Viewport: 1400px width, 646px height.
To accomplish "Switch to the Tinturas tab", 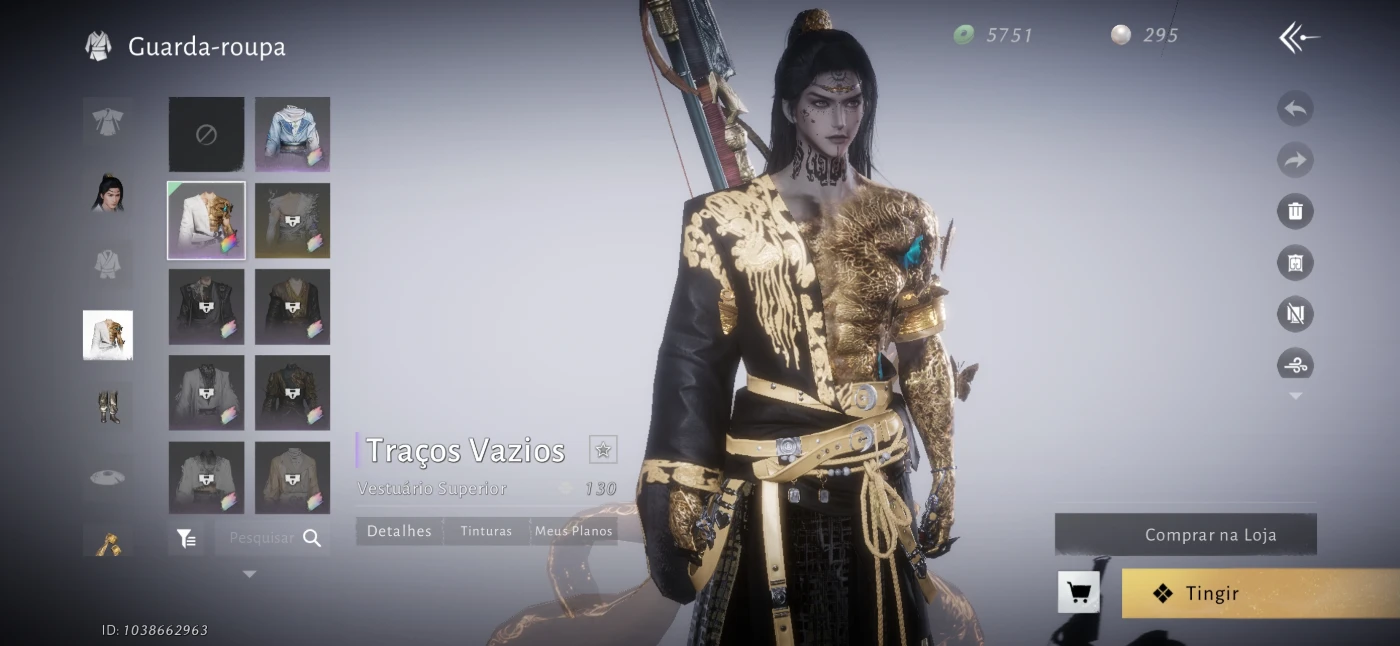I will pyautogui.click(x=486, y=531).
